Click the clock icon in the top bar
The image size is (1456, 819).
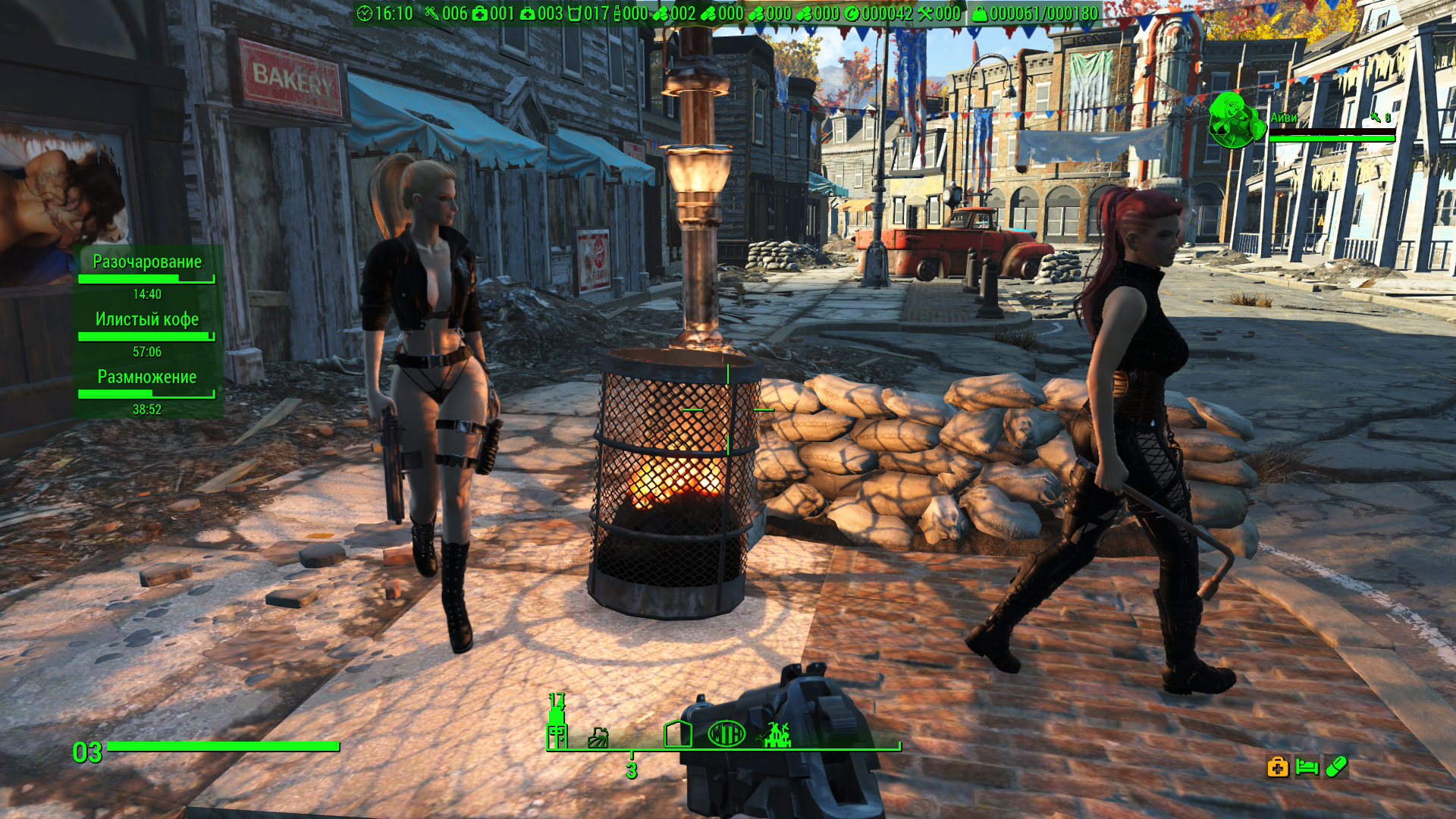[365, 14]
